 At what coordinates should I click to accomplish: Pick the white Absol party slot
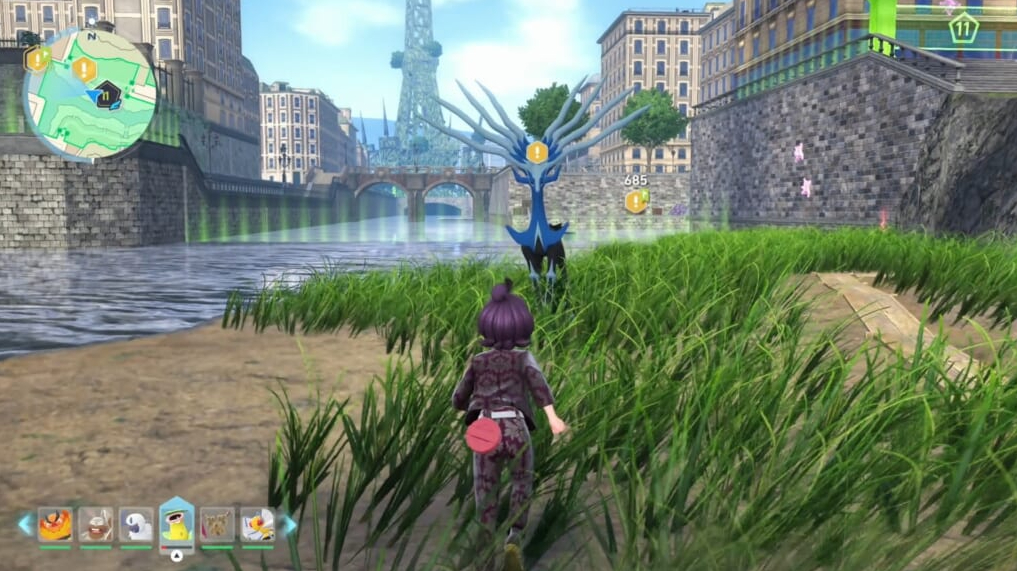pos(136,524)
